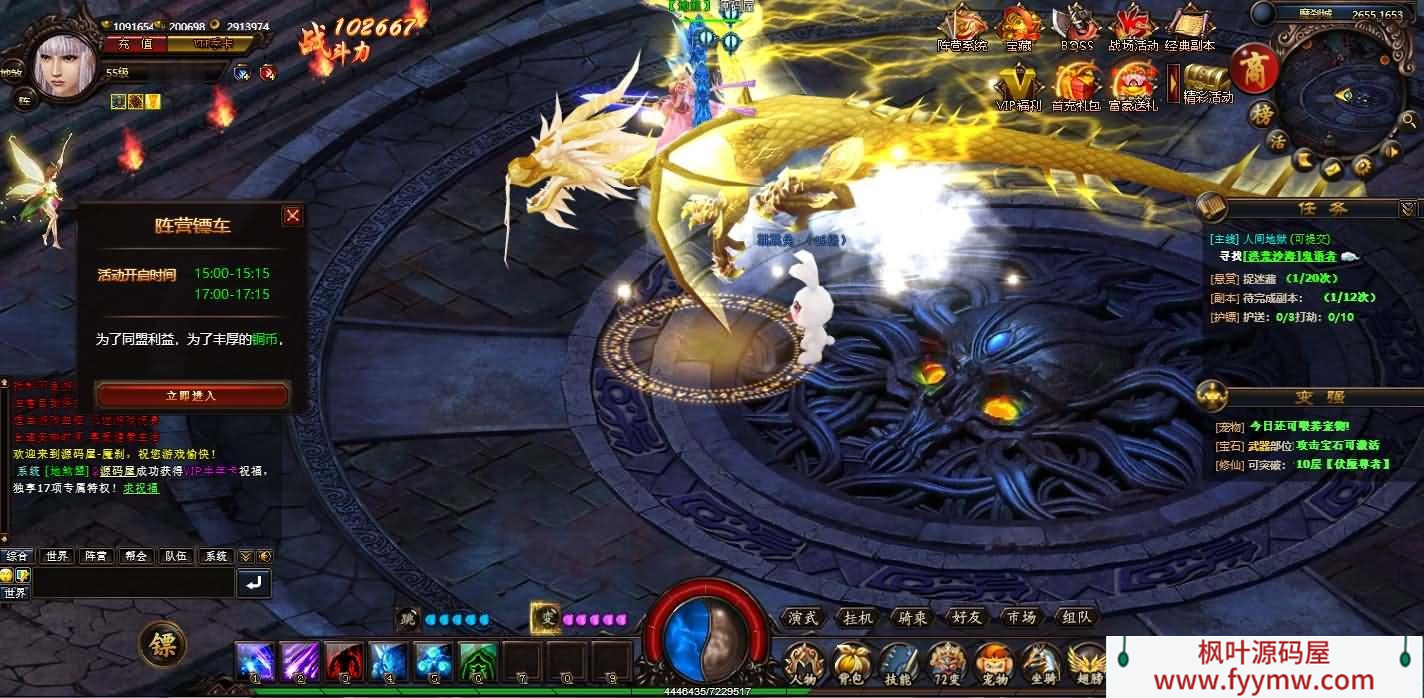Open the BOSS menu icon
The height and width of the screenshot is (698, 1424).
tap(1077, 26)
